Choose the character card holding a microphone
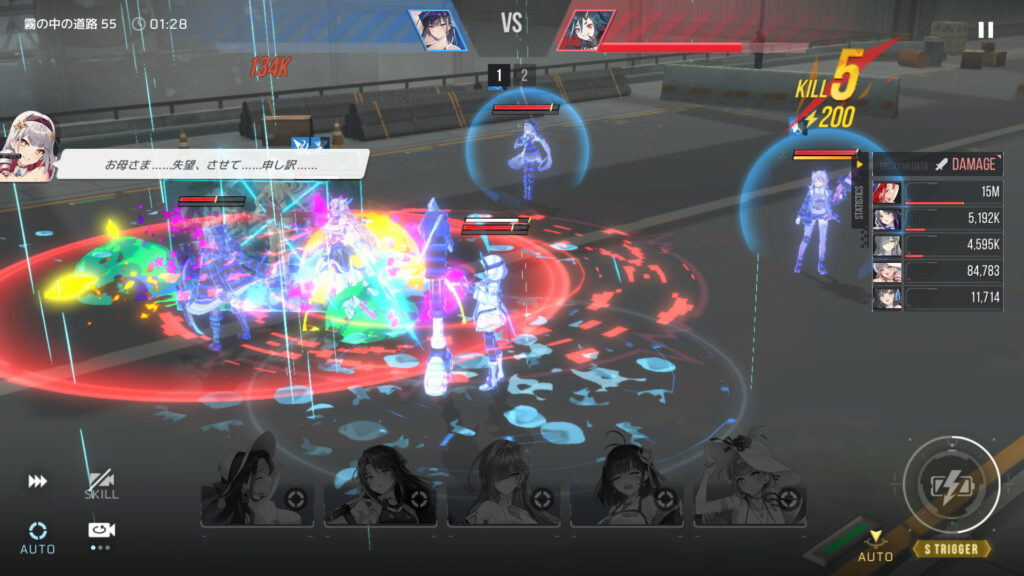 pyautogui.click(x=380, y=485)
